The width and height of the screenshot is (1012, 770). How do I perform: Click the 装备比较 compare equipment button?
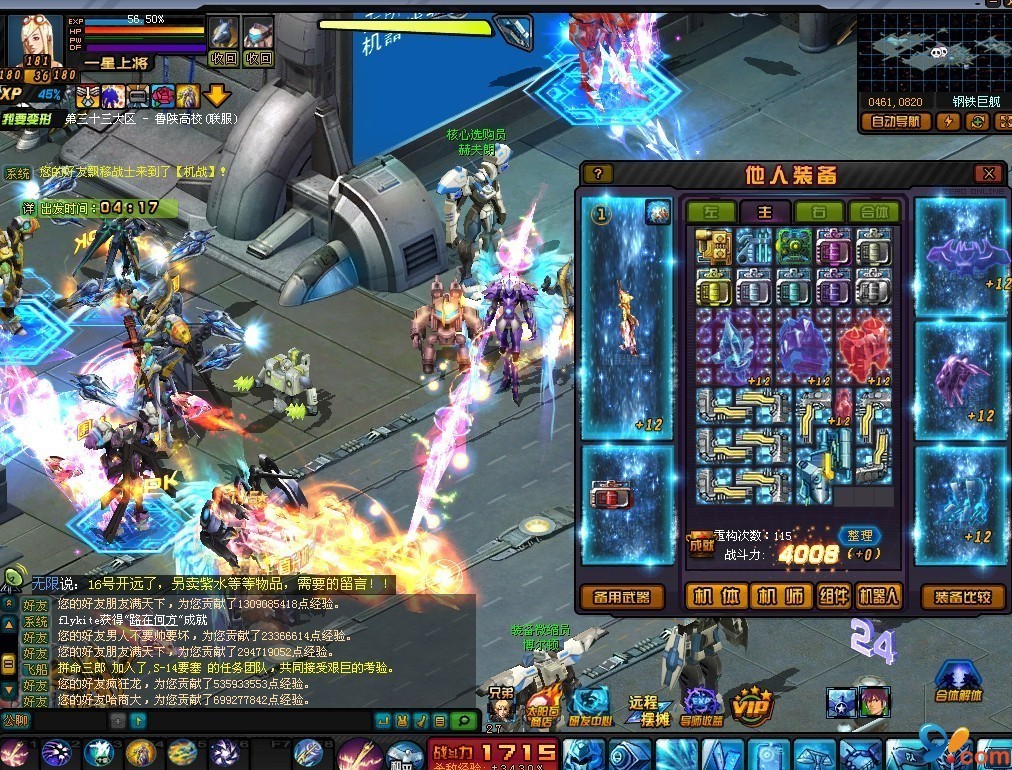point(962,597)
